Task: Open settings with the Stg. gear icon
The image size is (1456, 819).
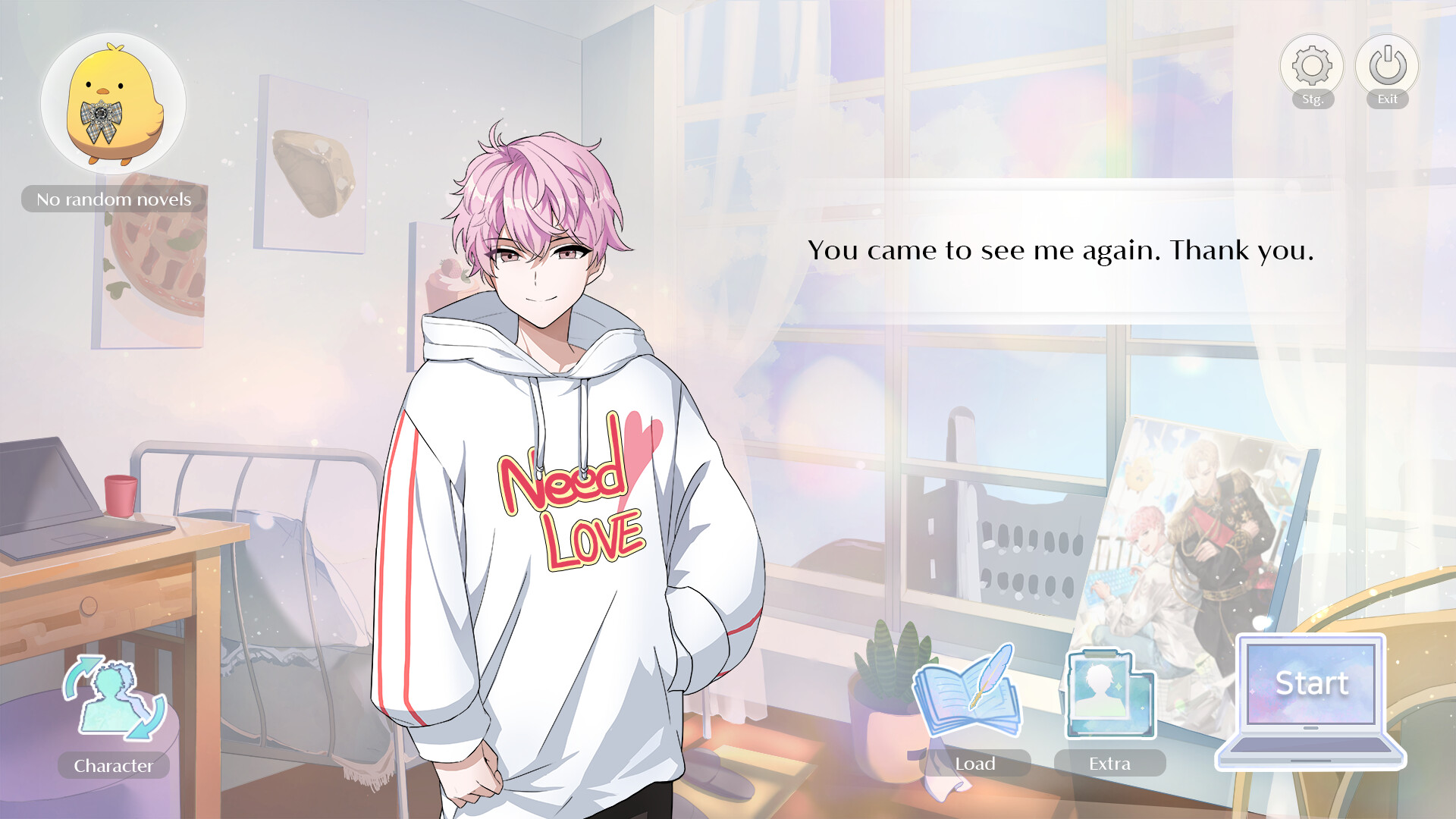Action: 1311,66
